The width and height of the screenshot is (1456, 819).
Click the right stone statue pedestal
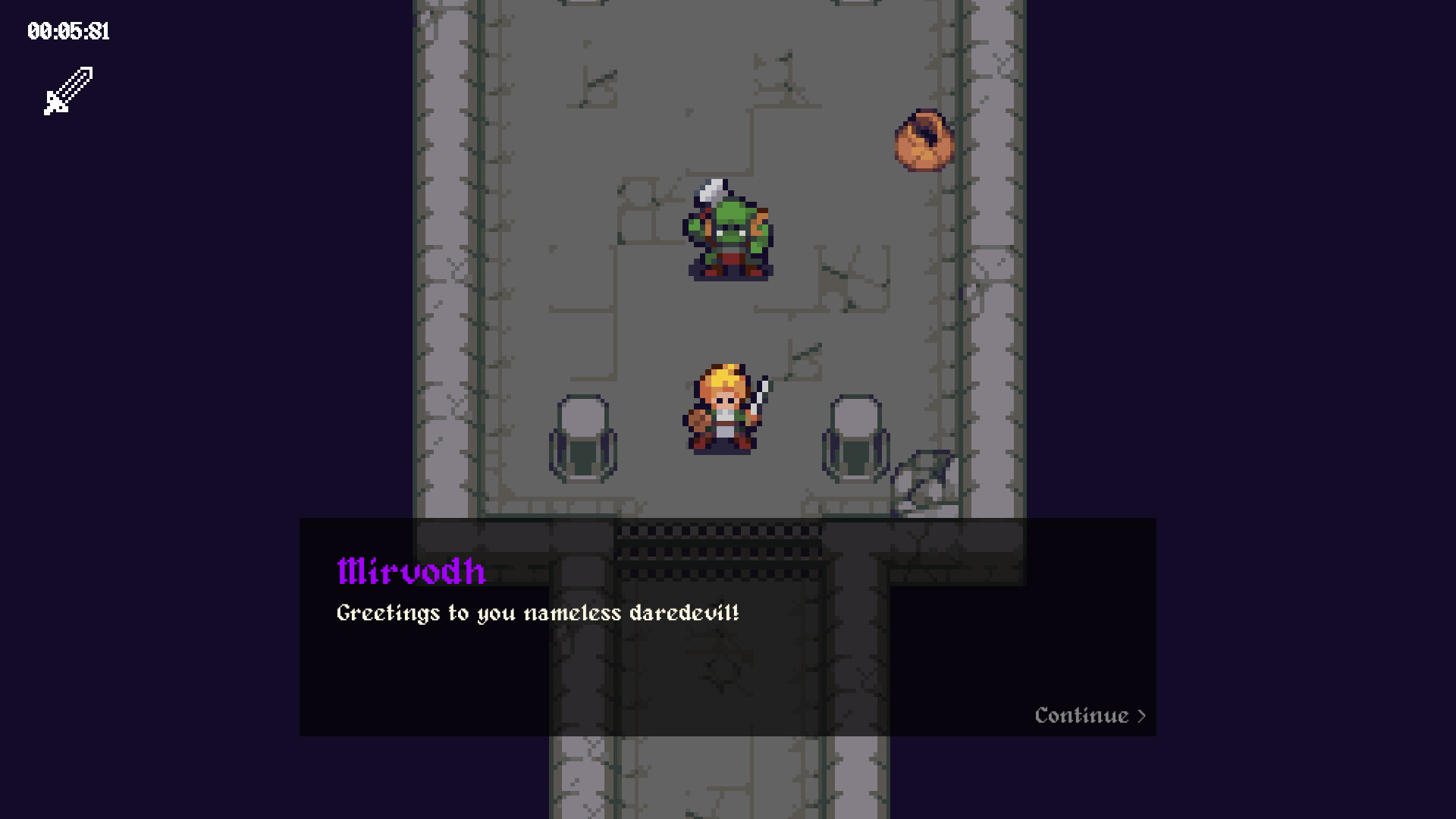click(857, 440)
